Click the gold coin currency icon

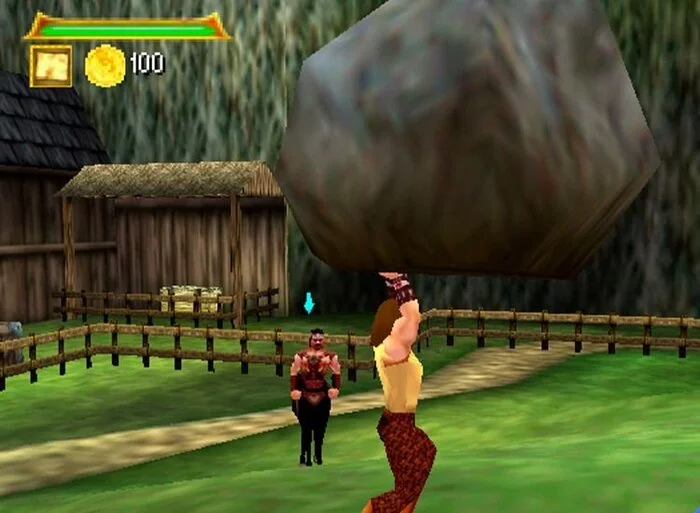click(104, 65)
